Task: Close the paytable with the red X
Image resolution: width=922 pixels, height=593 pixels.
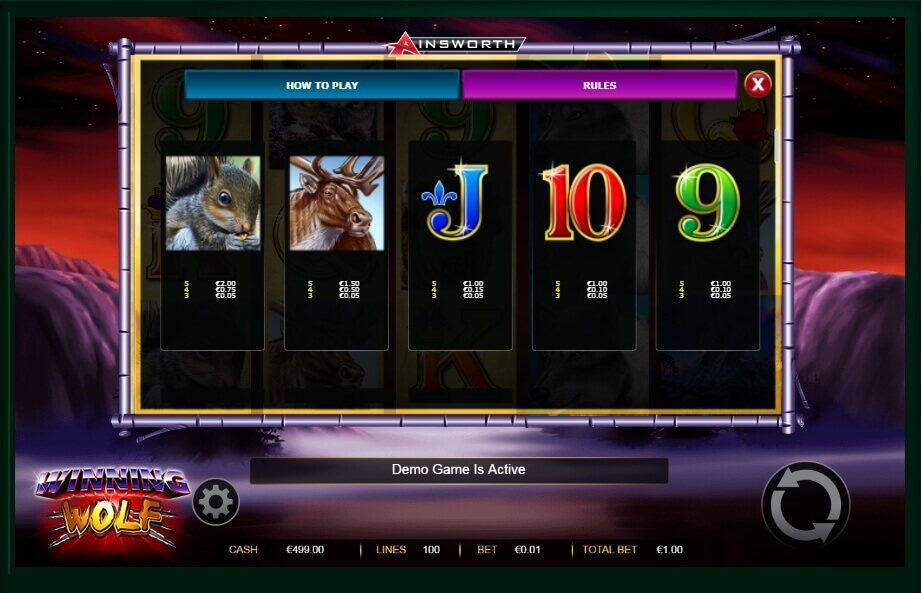Action: coord(758,84)
